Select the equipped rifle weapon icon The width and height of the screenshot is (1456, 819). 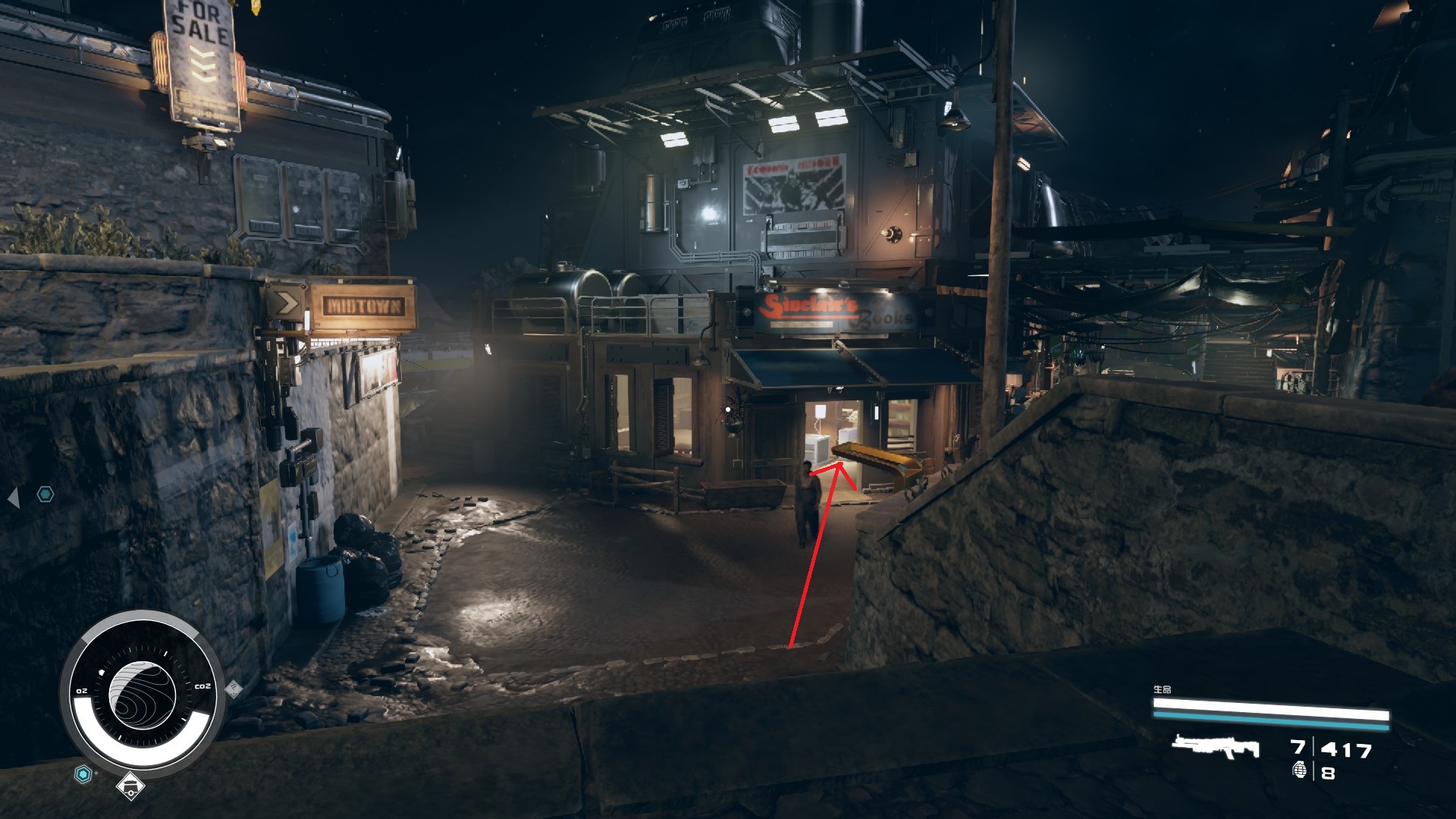point(1215,747)
